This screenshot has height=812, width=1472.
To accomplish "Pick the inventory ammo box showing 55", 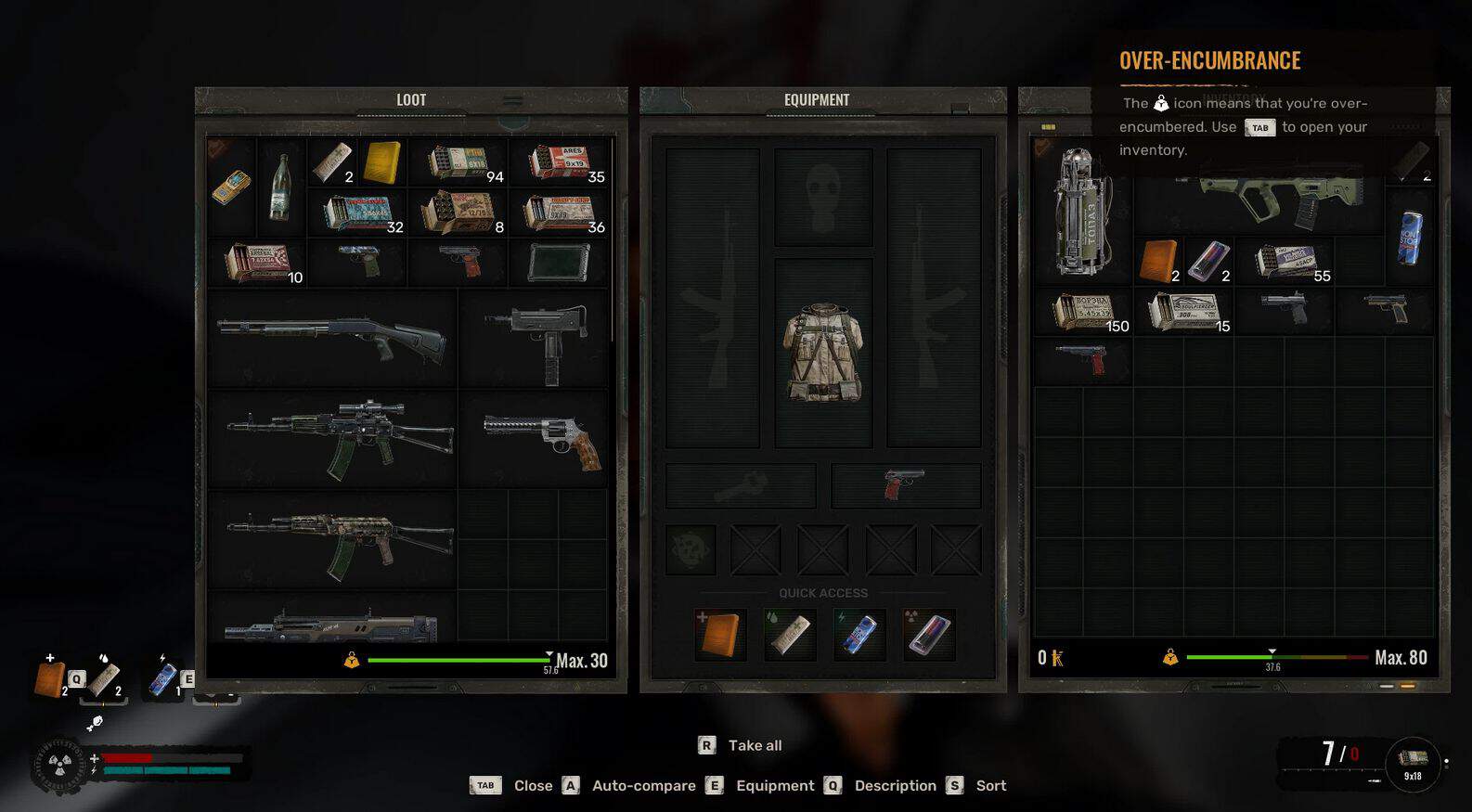I will click(x=1285, y=262).
